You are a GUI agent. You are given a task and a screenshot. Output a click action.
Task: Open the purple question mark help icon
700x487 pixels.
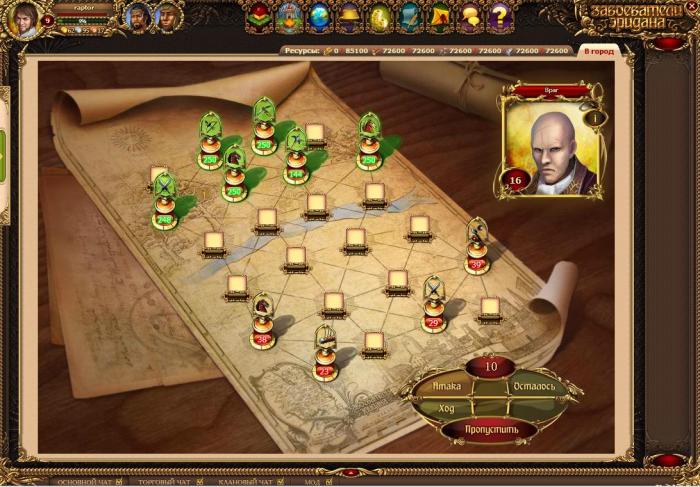pyautogui.click(x=501, y=16)
